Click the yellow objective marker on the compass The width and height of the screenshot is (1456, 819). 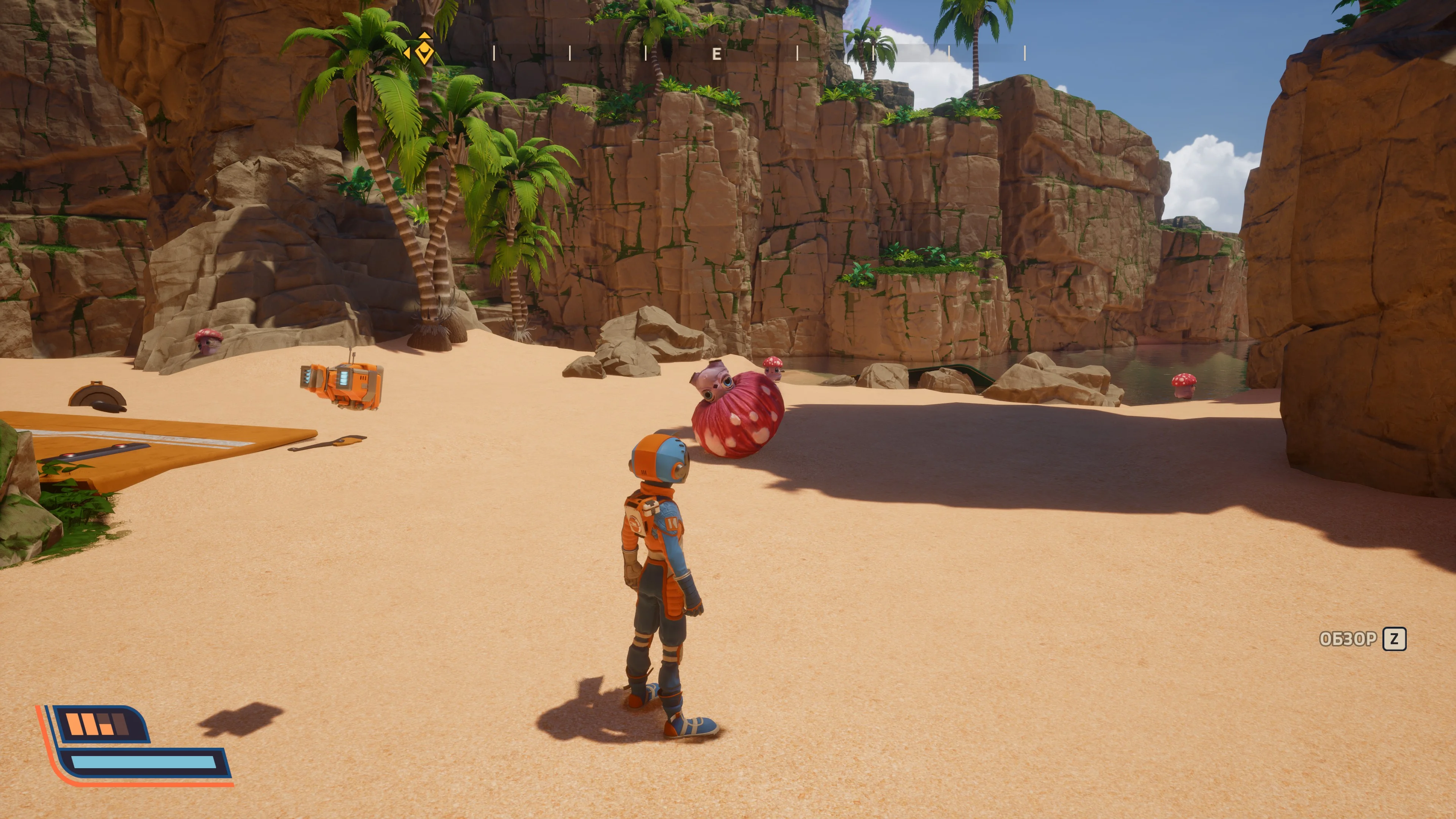[x=424, y=50]
